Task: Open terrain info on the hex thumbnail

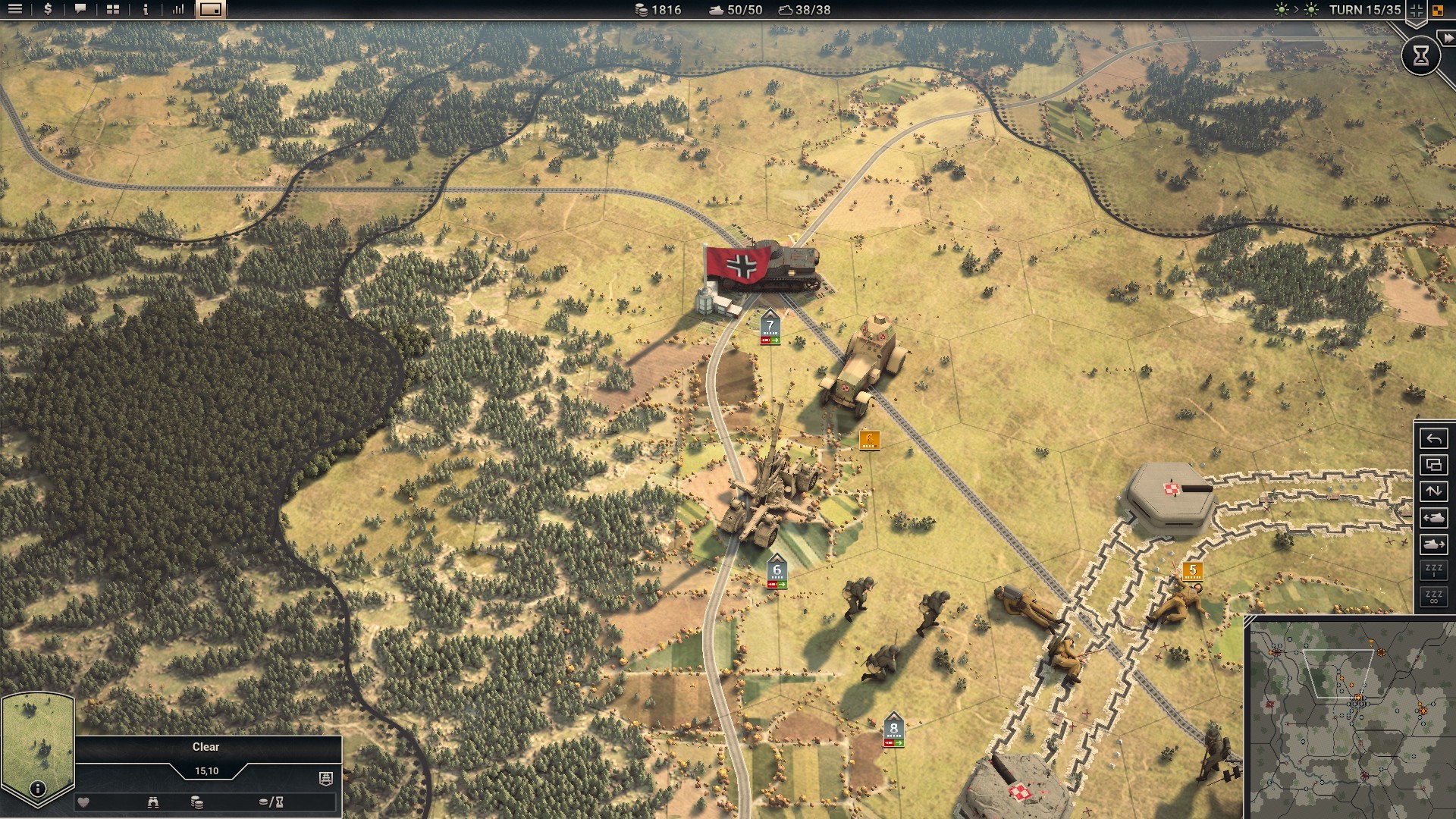Action: tap(37, 789)
